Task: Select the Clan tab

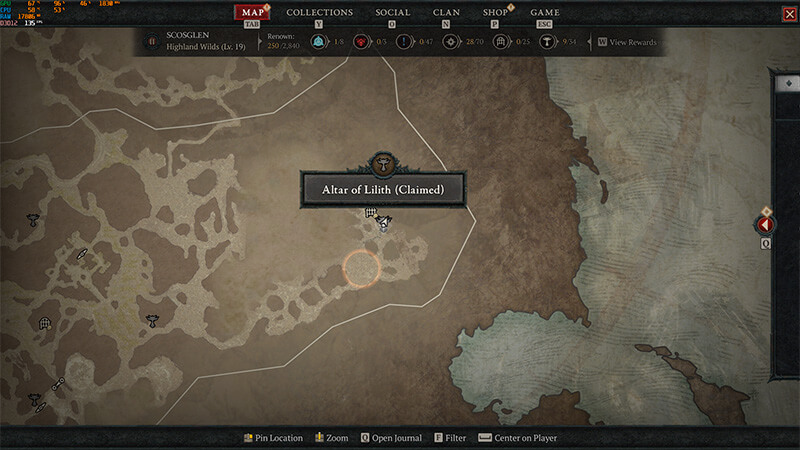Action: click(446, 13)
